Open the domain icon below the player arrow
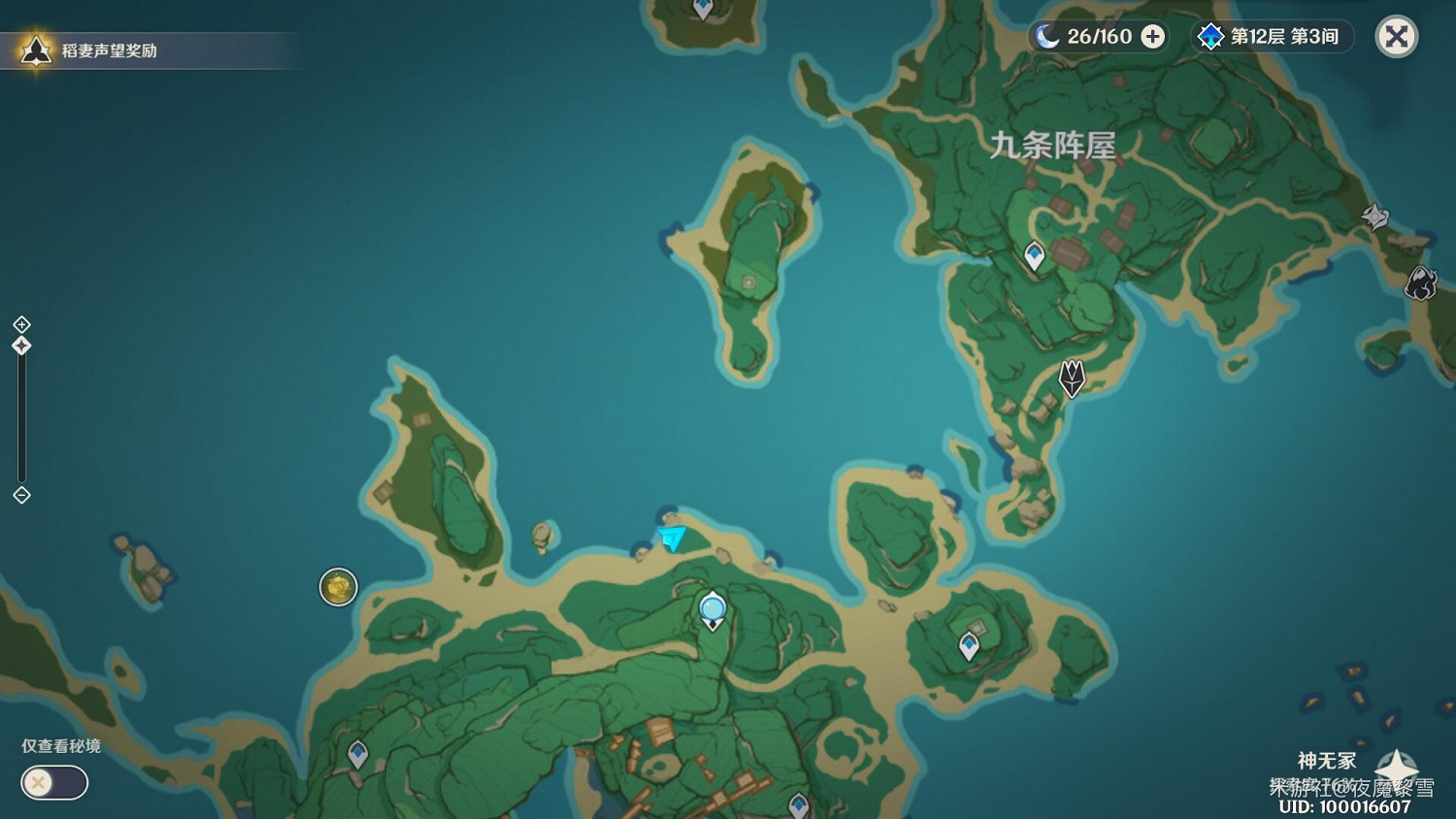This screenshot has height=819, width=1456. pos(712,607)
